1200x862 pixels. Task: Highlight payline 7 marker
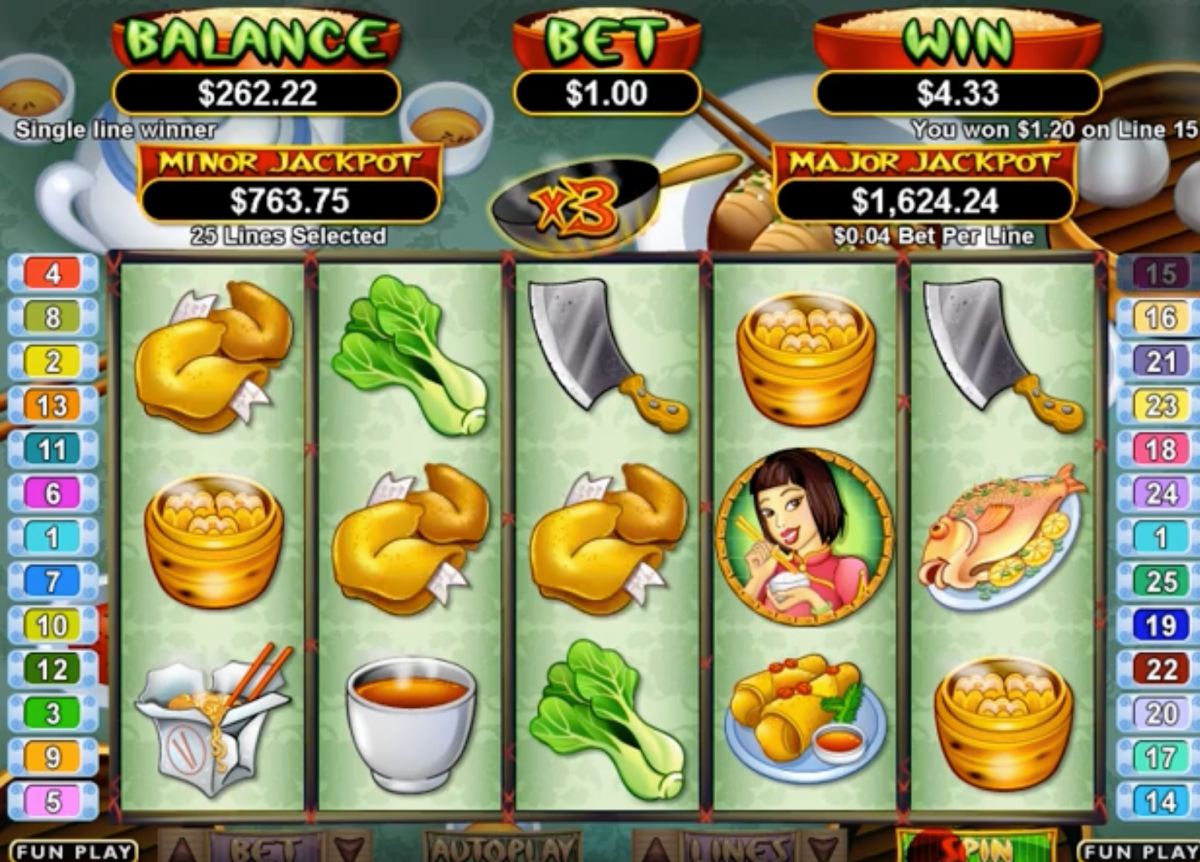(x=53, y=581)
